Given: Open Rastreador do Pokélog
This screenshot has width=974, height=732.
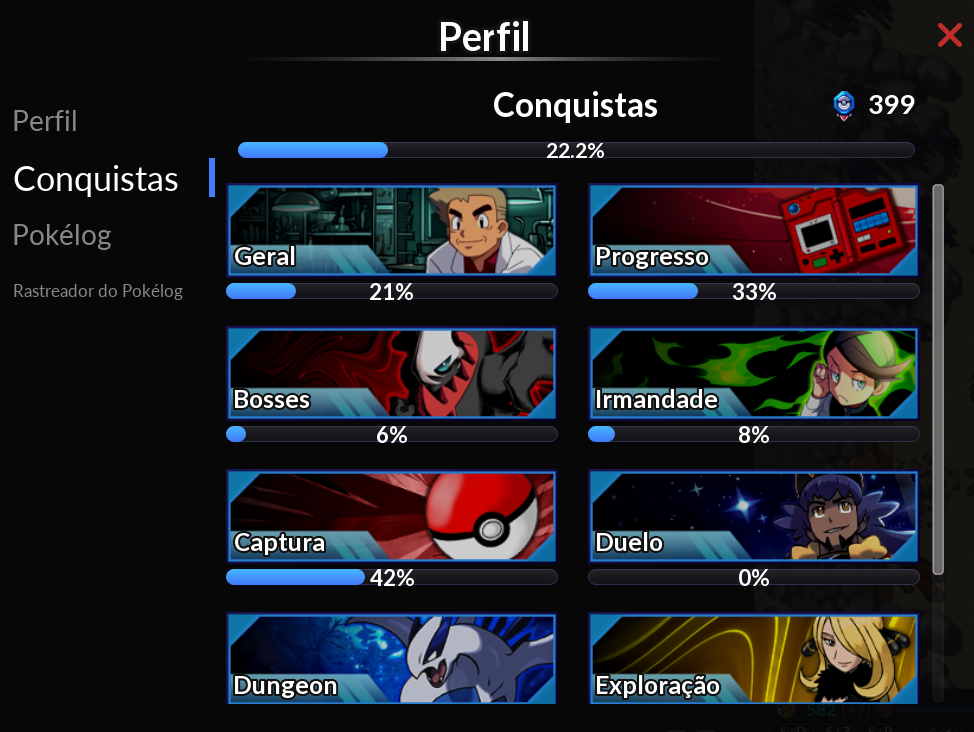Looking at the screenshot, I should [x=98, y=292].
